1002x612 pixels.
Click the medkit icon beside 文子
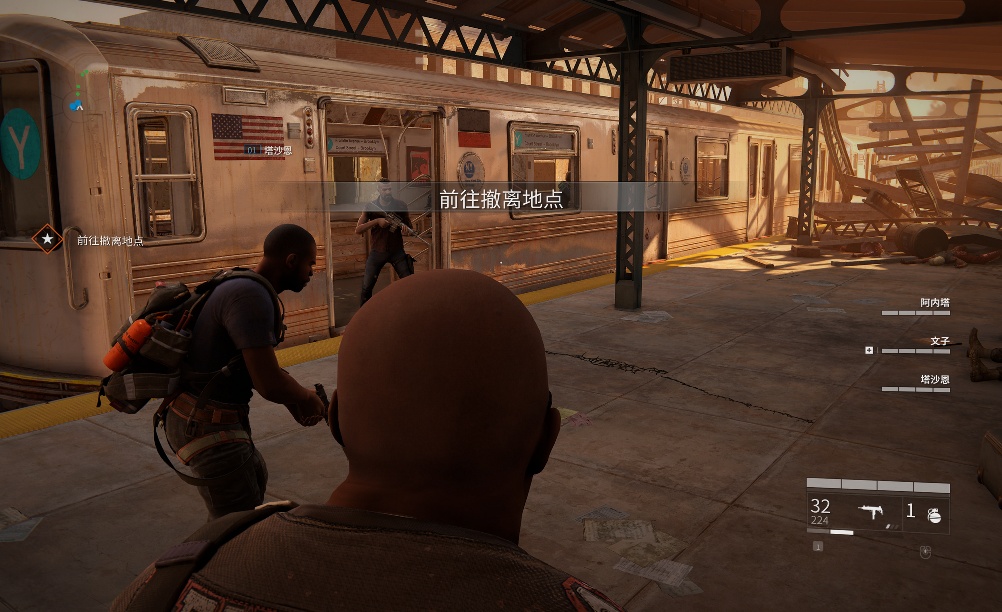point(869,351)
